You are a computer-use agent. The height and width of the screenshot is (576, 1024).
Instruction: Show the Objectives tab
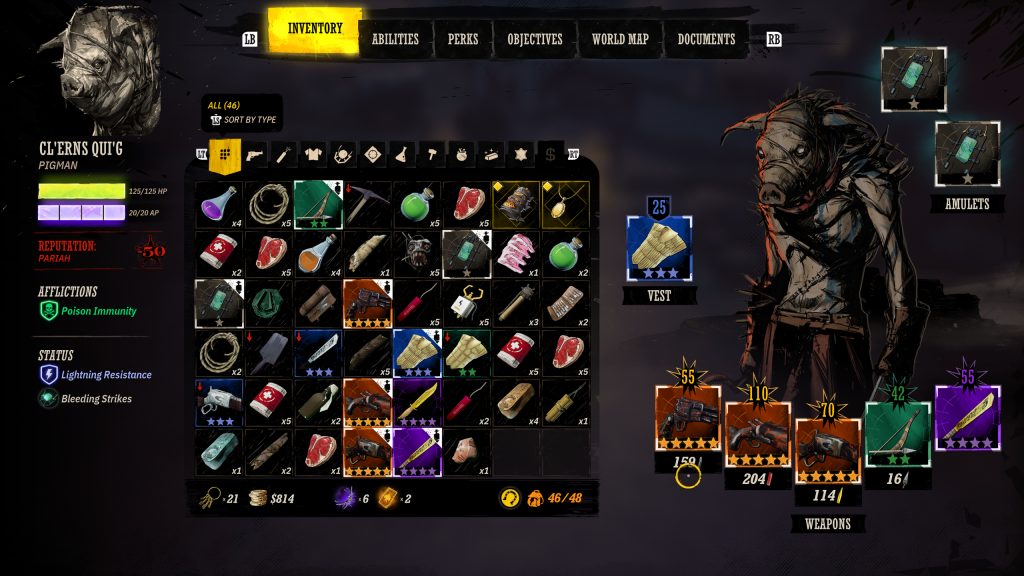[x=535, y=40]
